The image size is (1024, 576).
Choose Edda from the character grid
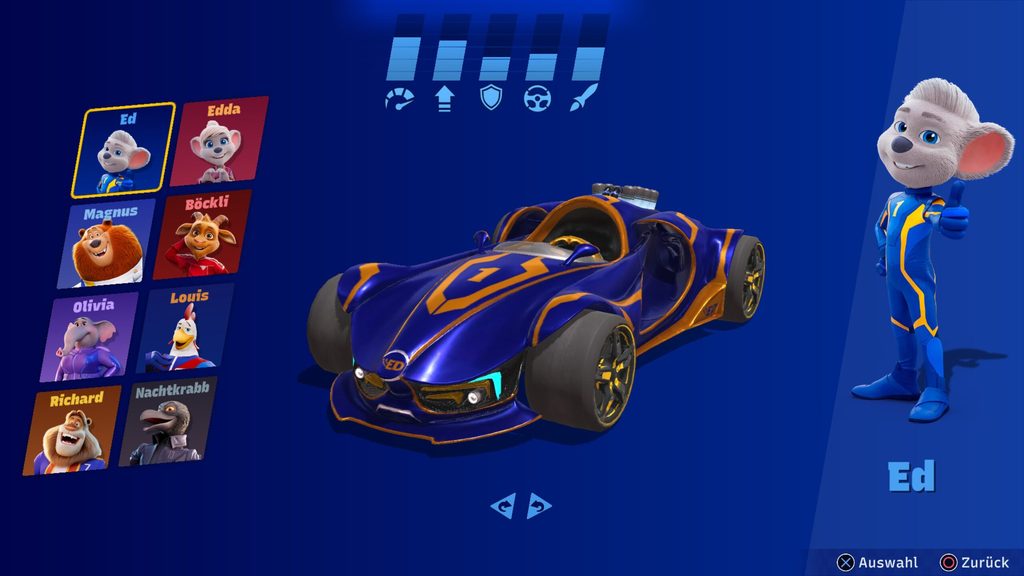click(x=219, y=142)
